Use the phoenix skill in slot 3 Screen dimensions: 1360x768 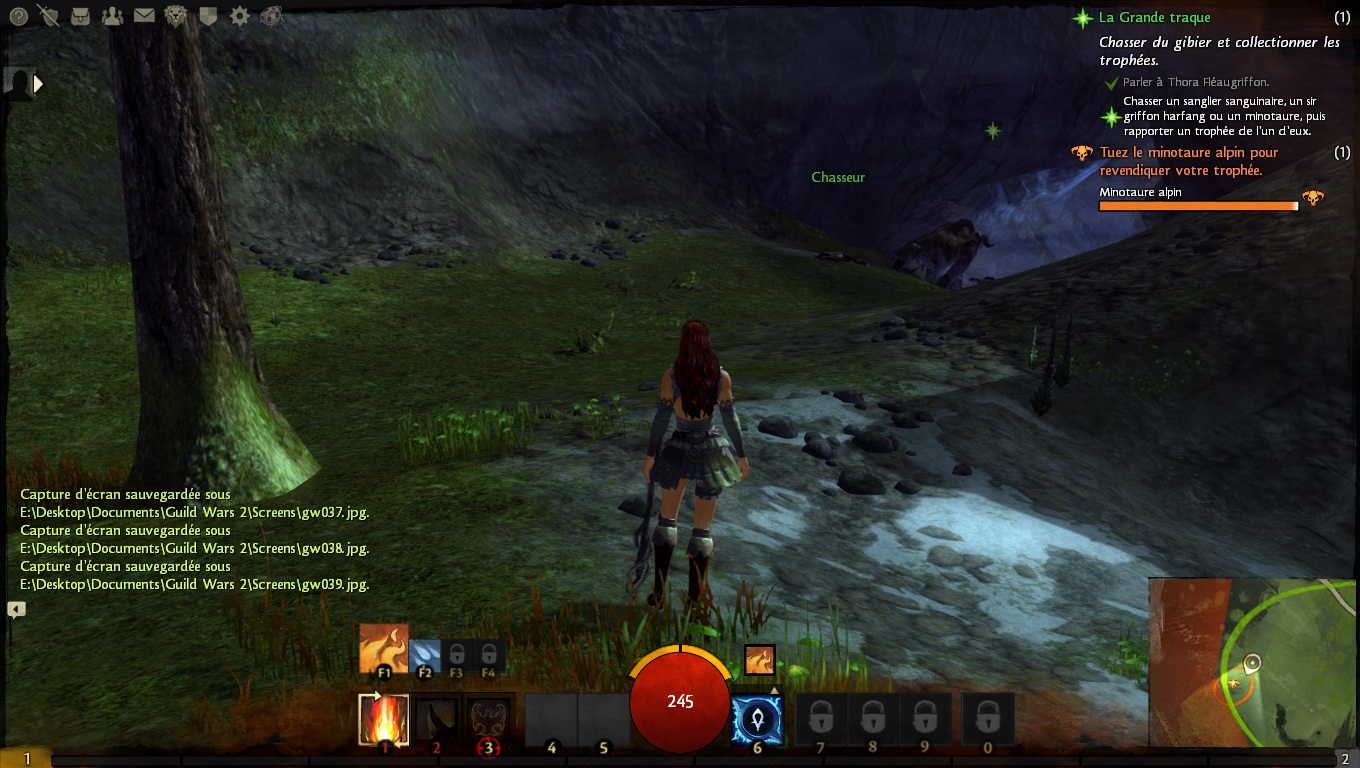coord(489,719)
